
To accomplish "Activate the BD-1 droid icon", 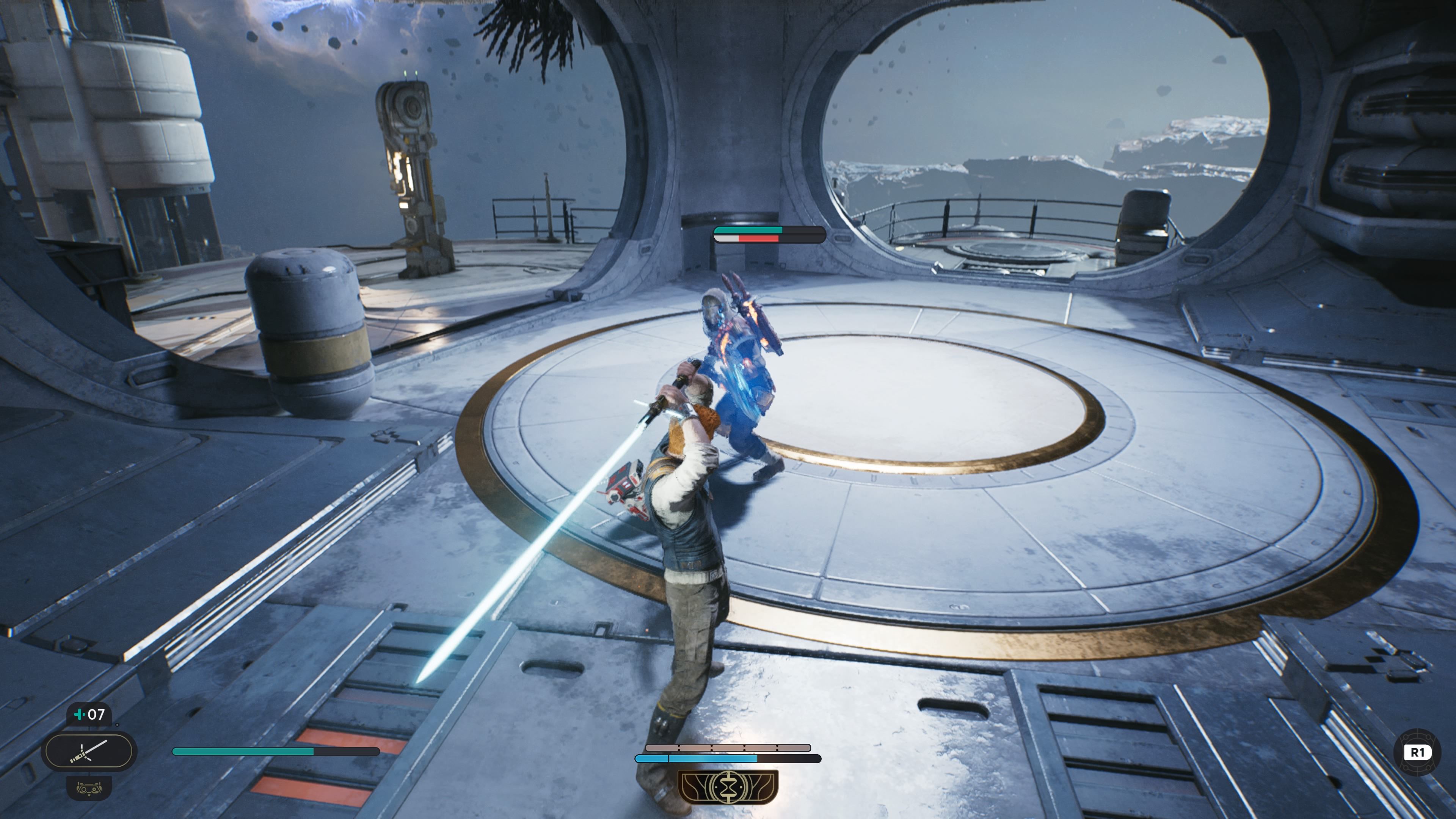I will (x=89, y=788).
